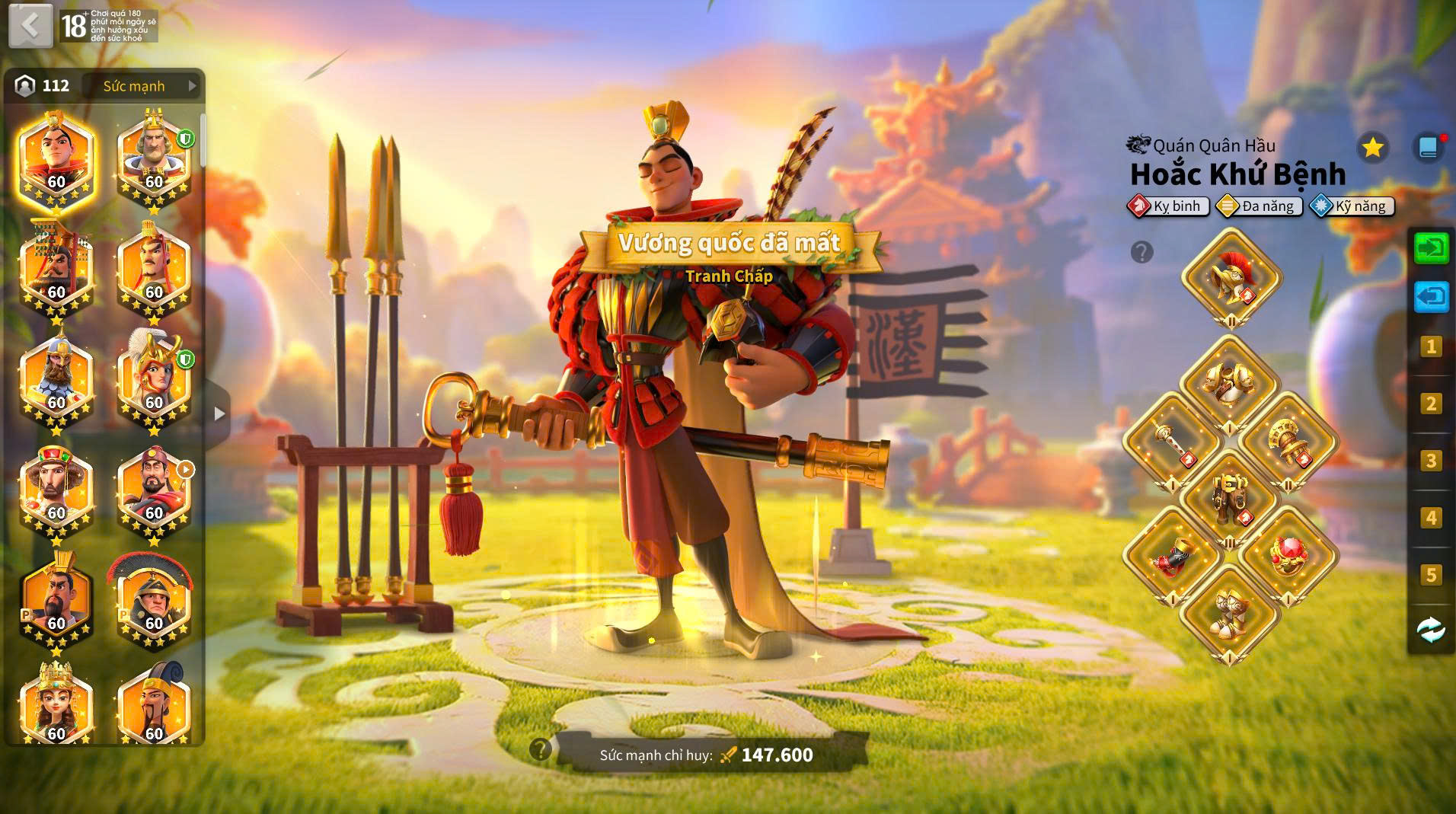
Task: Select the red gem ring accessory slot
Action: (x=1287, y=556)
